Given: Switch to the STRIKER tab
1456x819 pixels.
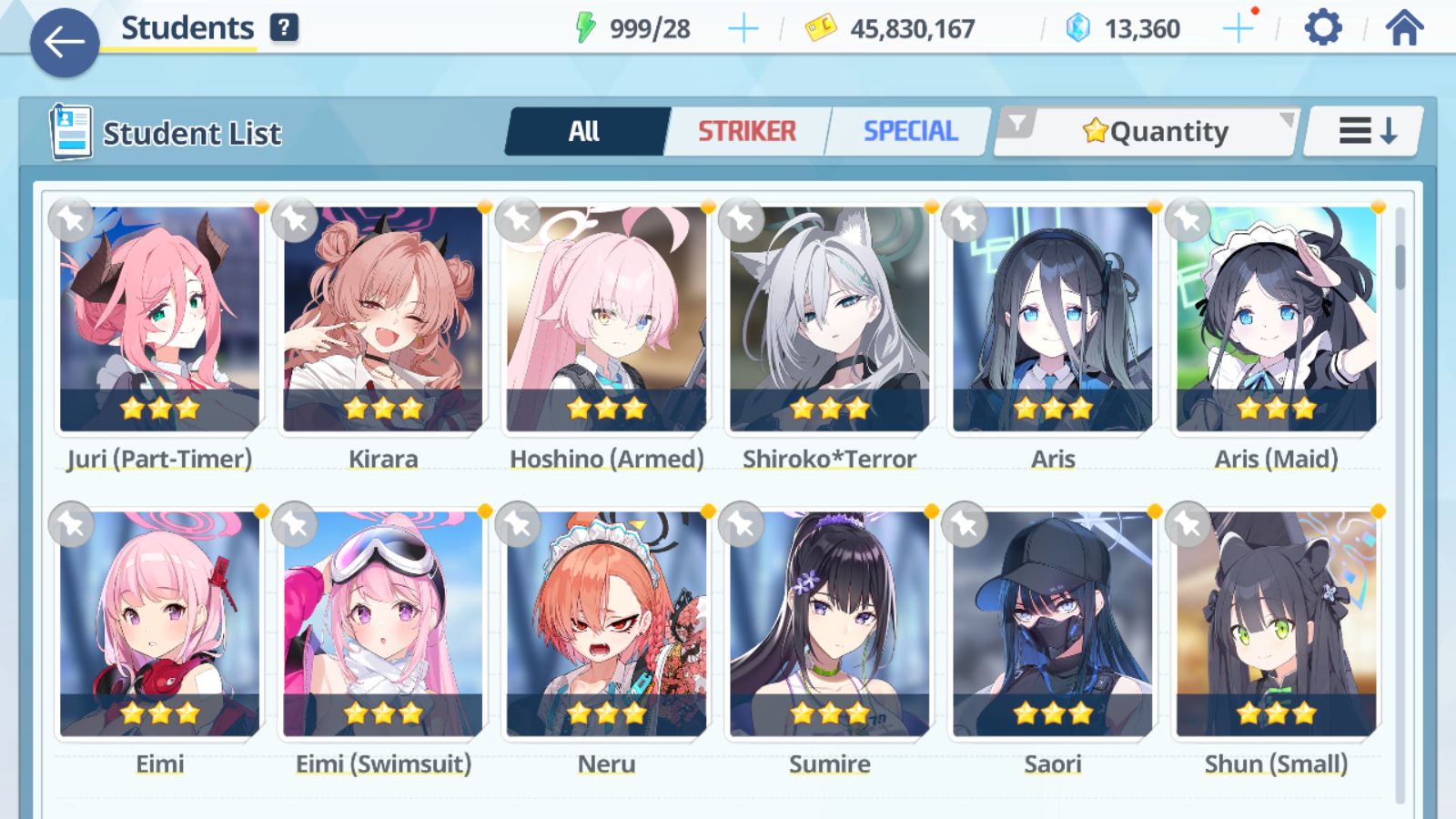Looking at the screenshot, I should [x=746, y=131].
